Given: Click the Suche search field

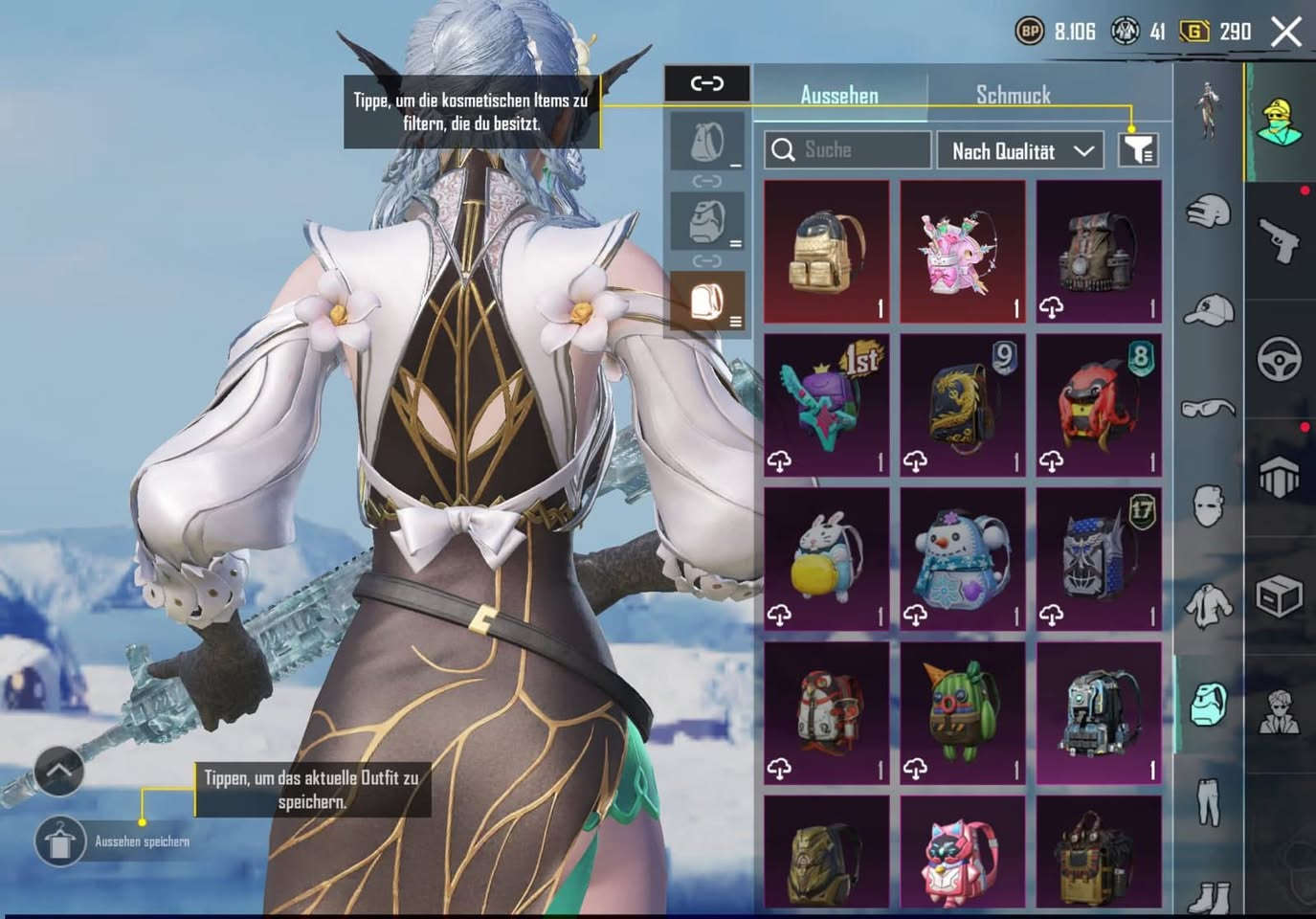Looking at the screenshot, I should pos(847,150).
